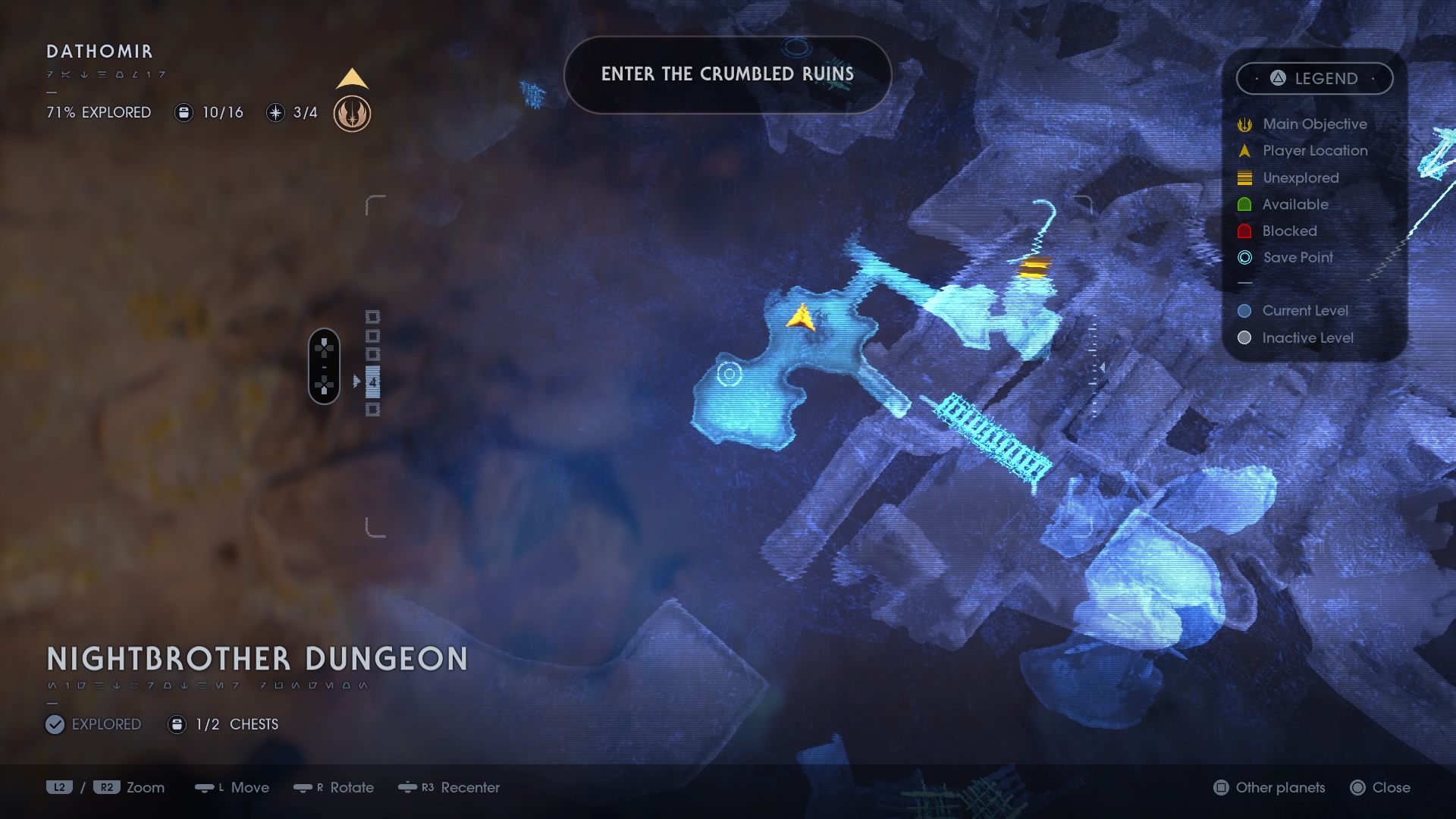Select the Unexplored icon in the legend
The height and width of the screenshot is (819, 1456).
tap(1244, 177)
